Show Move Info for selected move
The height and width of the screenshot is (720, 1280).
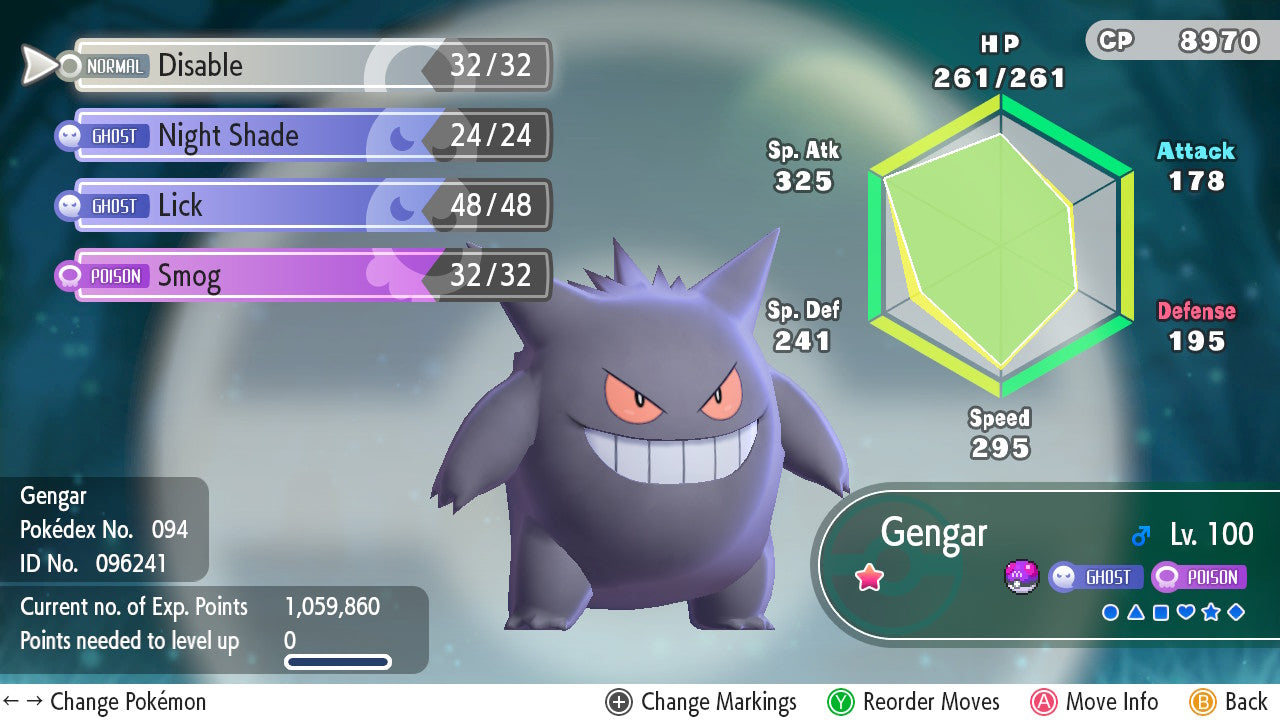coord(1094,702)
